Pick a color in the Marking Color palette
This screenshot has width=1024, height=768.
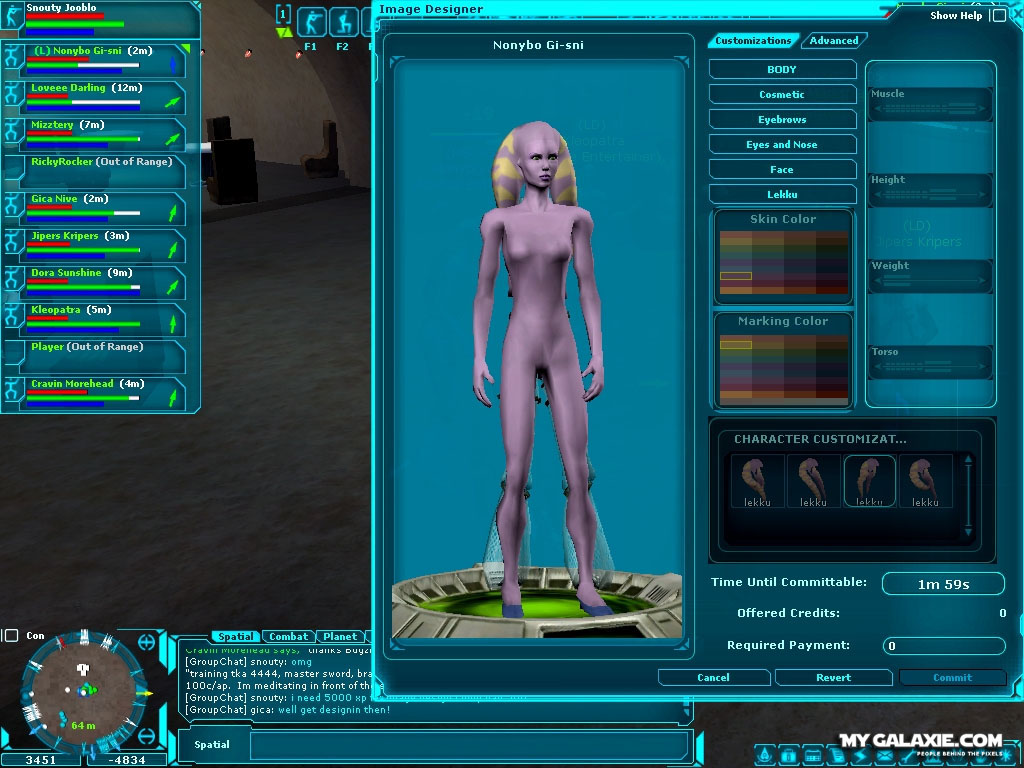(x=783, y=366)
